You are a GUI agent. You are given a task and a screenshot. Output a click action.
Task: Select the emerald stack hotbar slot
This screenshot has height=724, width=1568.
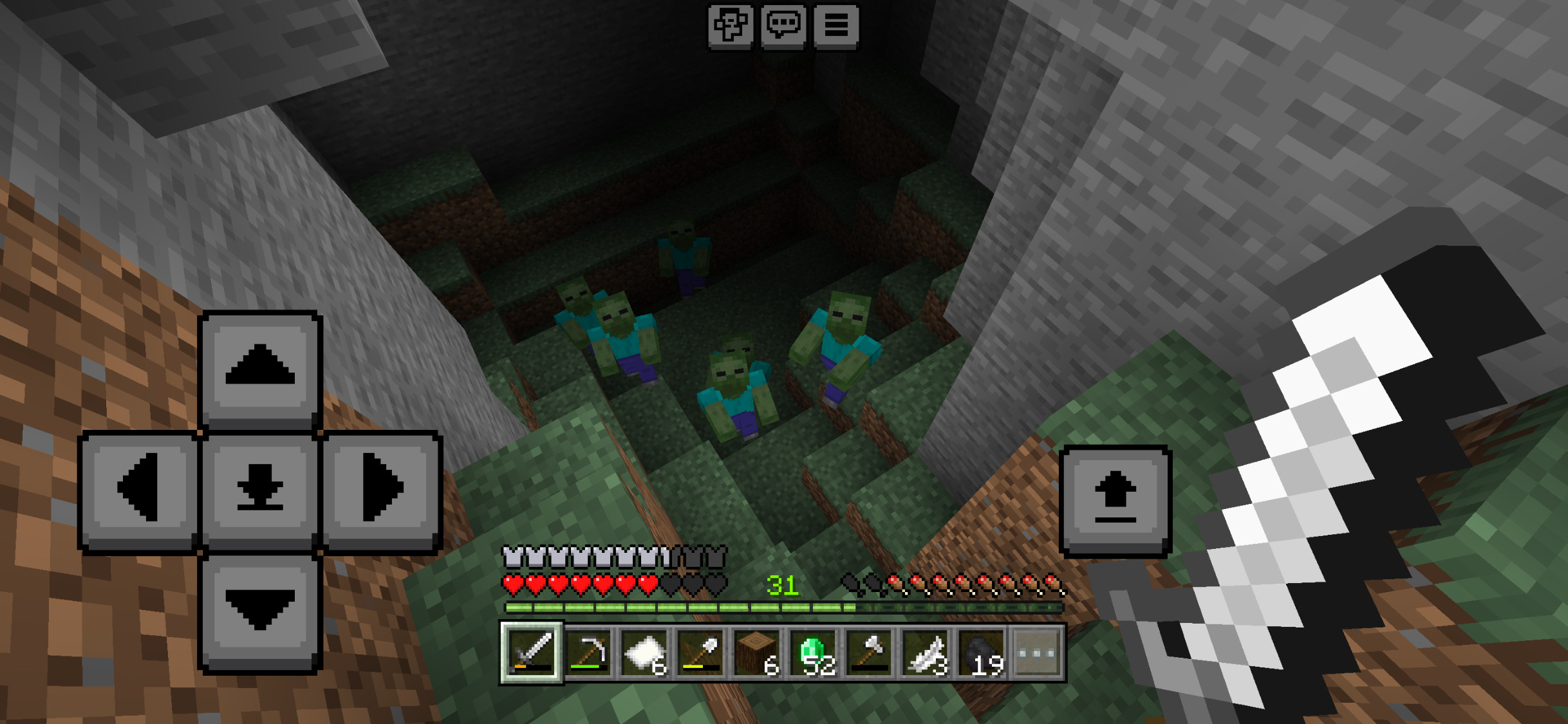[814, 653]
